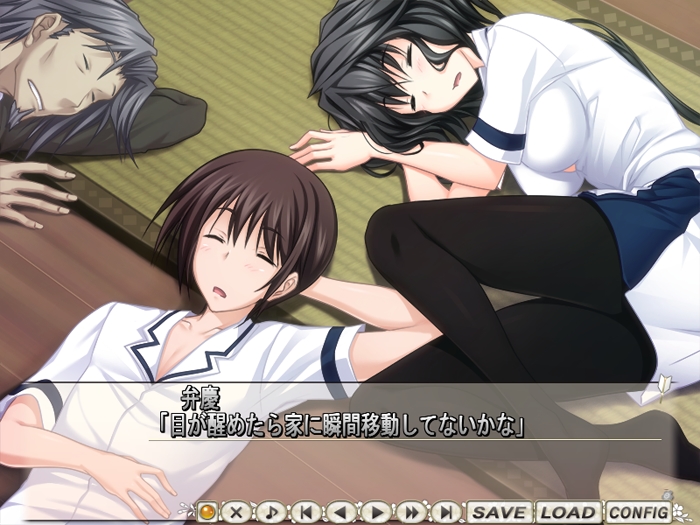The width and height of the screenshot is (700, 525).
Task: Open the CONFIG settings
Action: [637, 512]
